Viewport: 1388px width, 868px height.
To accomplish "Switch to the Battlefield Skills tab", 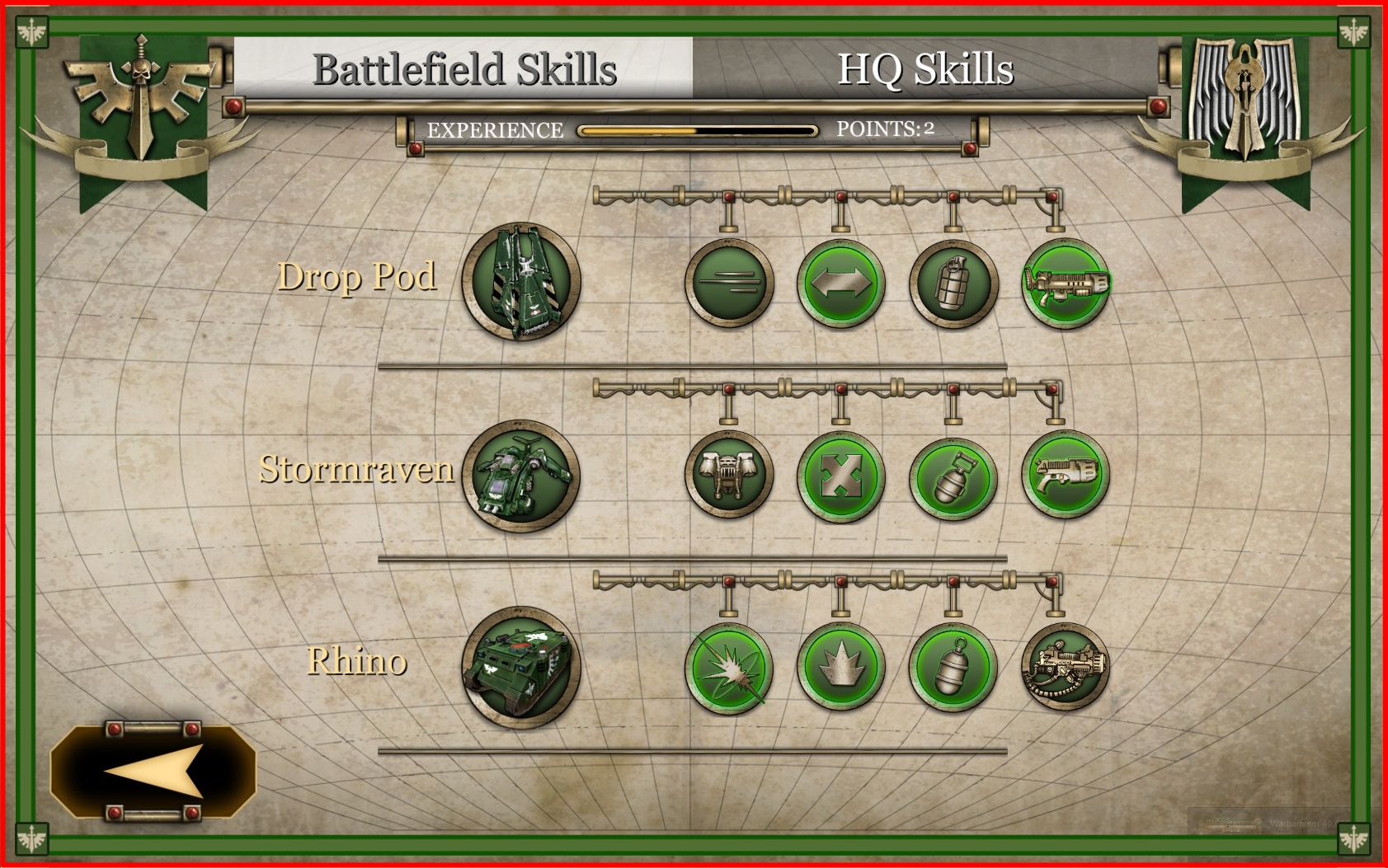I will 463,69.
